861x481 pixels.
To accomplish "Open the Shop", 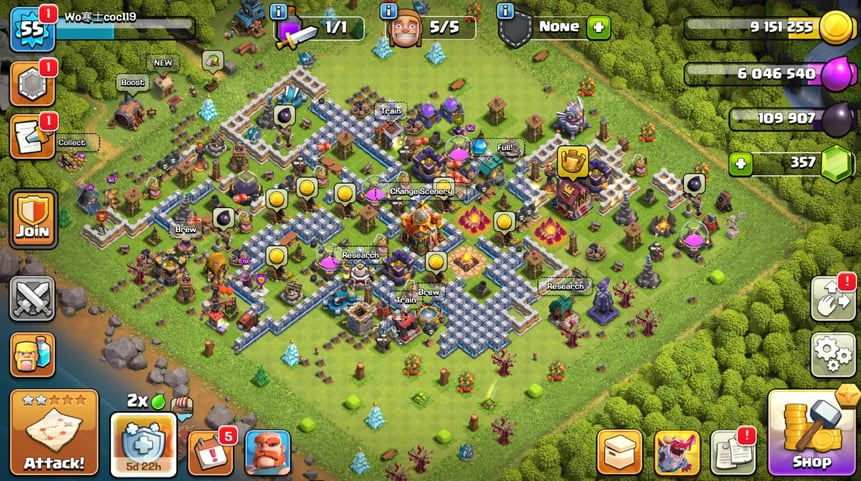I will 811,433.
